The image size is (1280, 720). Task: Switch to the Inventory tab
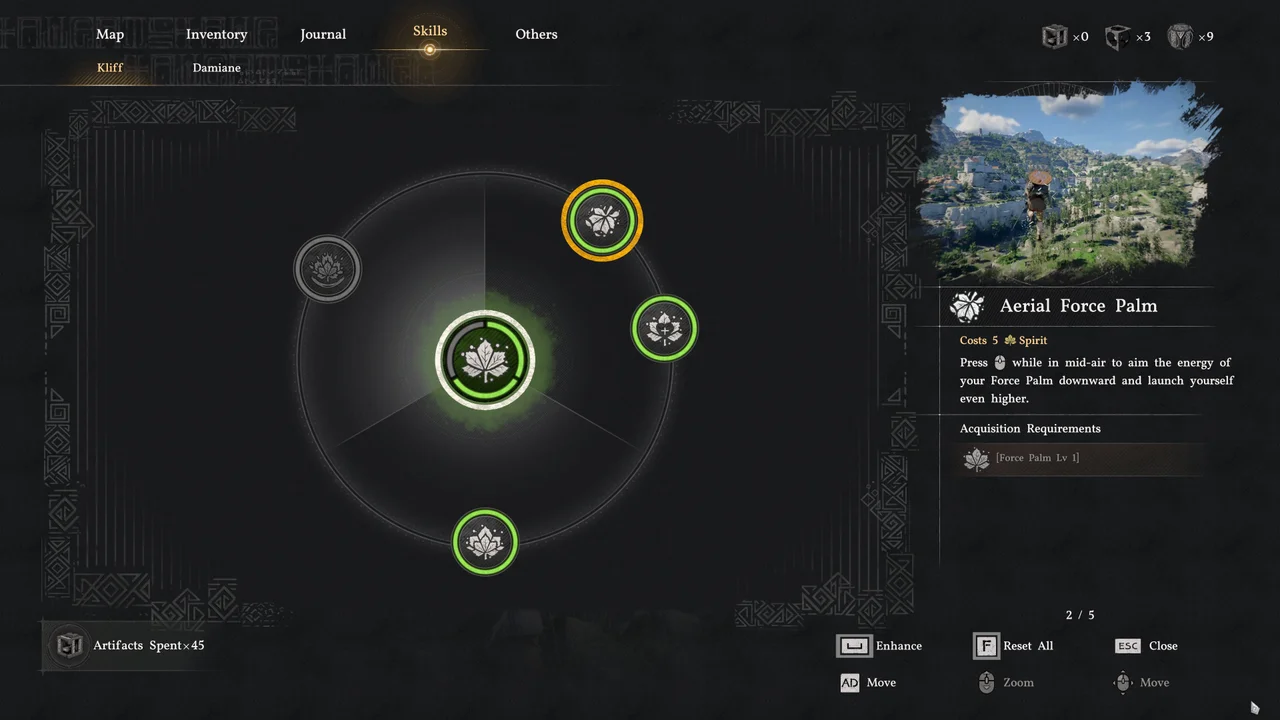[x=216, y=34]
